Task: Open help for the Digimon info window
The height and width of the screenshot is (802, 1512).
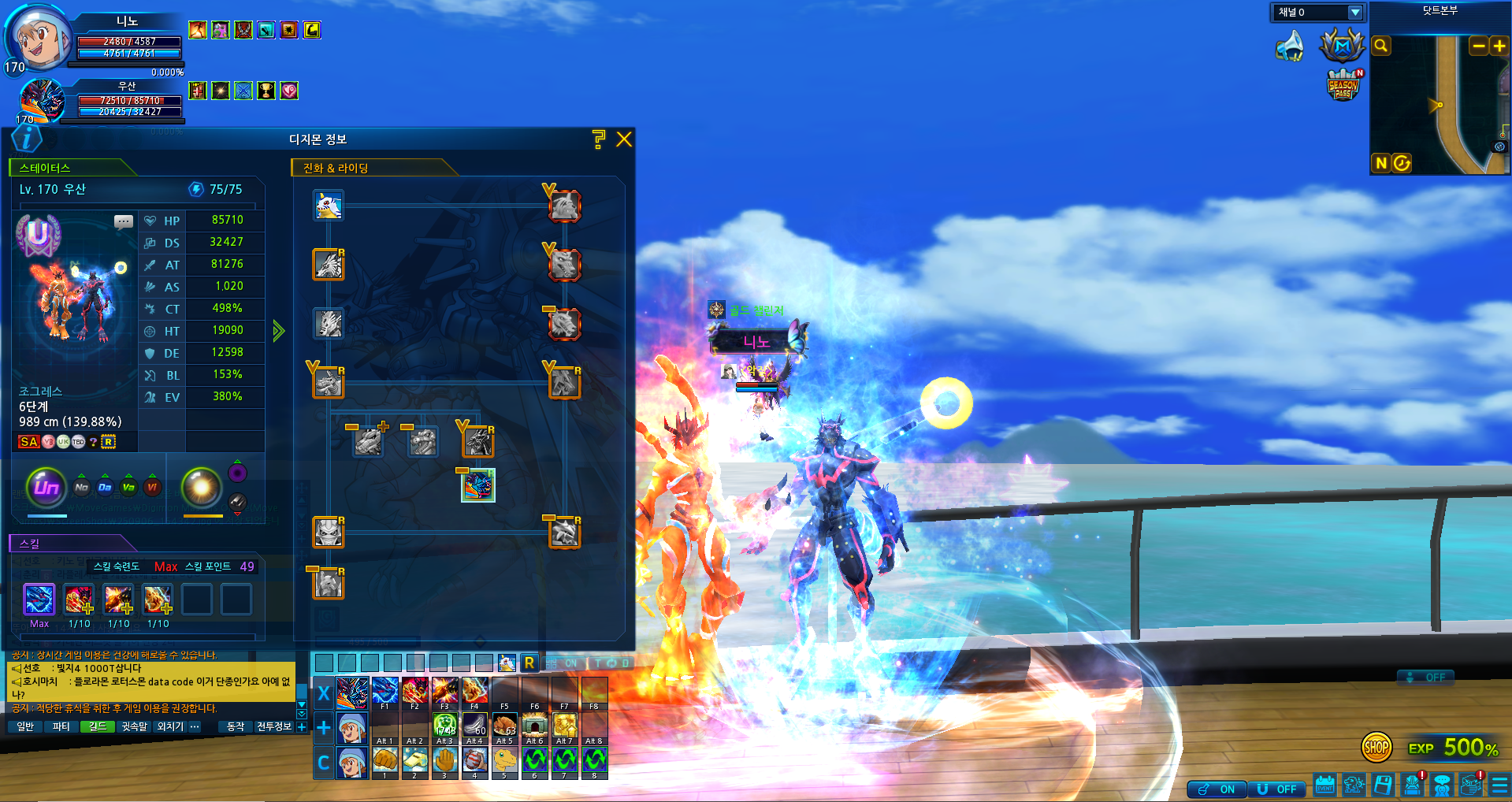Action: pos(599,139)
